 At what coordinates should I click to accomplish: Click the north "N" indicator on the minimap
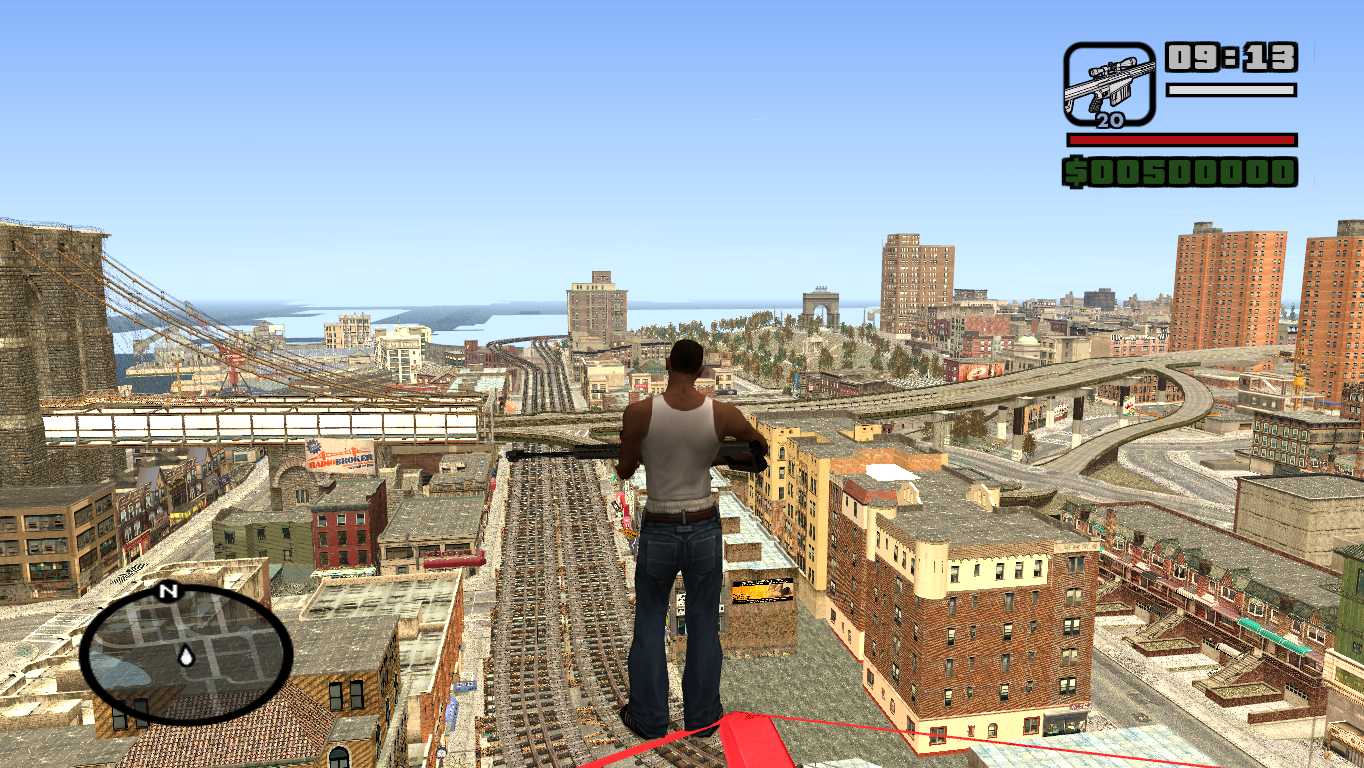pyautogui.click(x=165, y=592)
